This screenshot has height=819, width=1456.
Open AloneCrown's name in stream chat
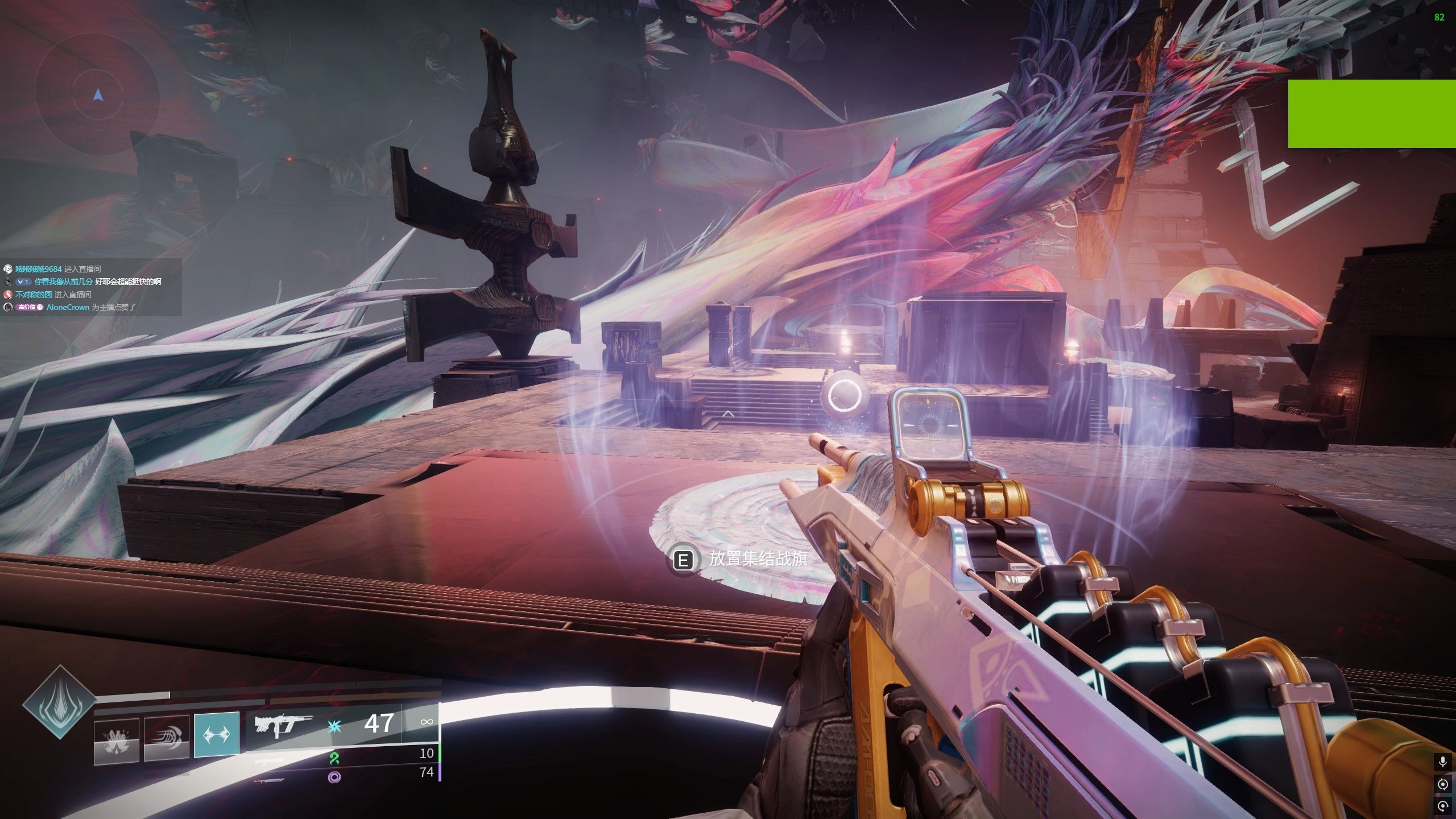[68, 307]
